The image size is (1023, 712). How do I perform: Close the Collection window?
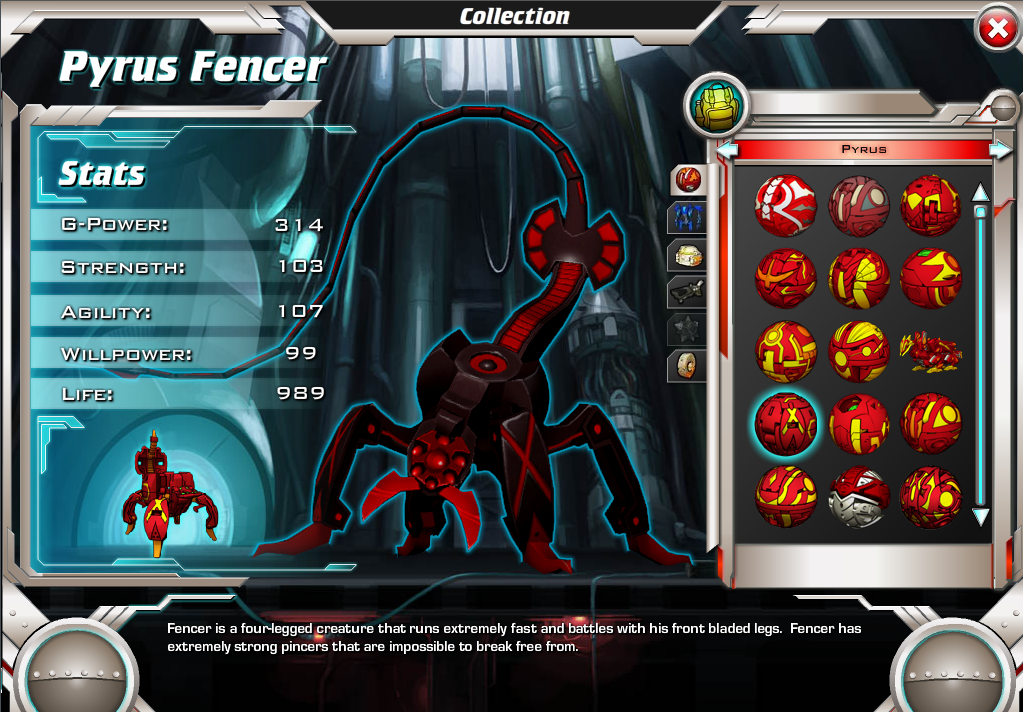tap(996, 30)
